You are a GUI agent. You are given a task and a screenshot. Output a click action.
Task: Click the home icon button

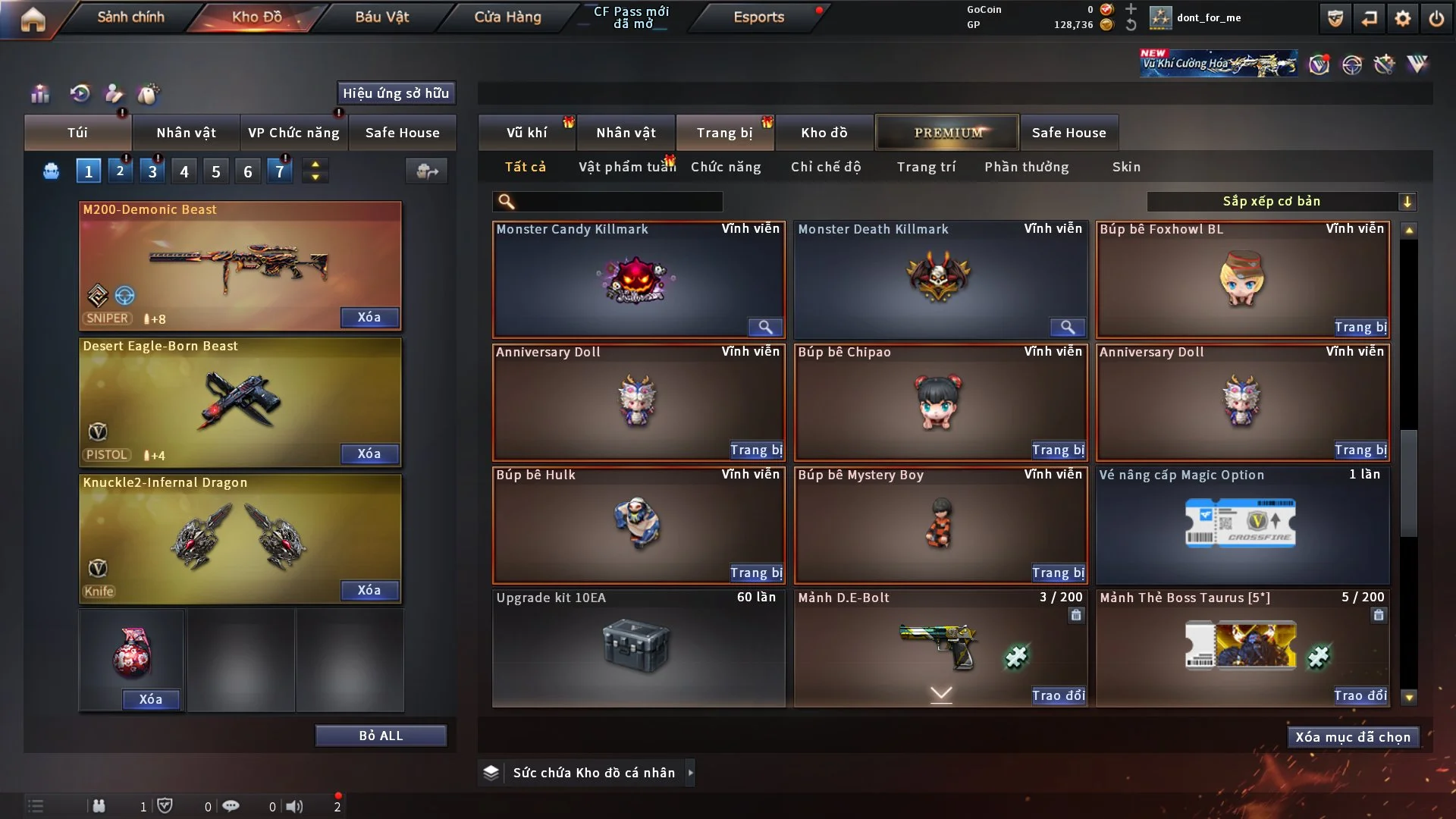pos(33,19)
